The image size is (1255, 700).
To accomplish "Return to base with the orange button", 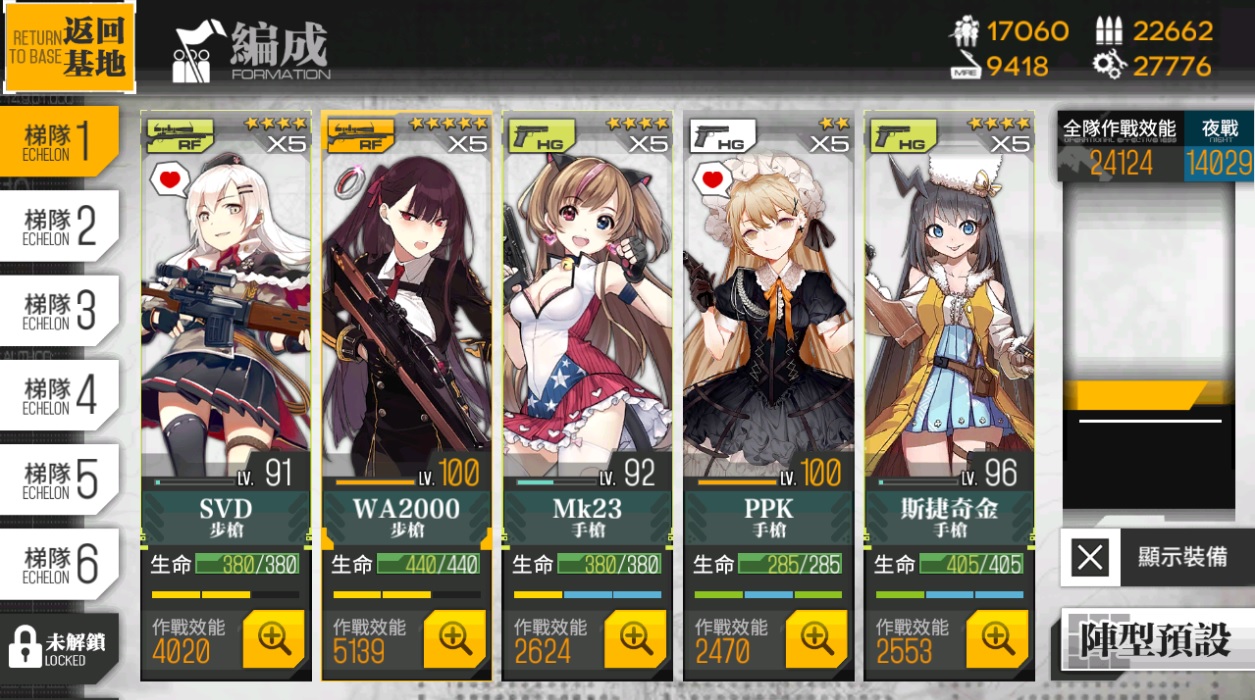I will click(68, 47).
